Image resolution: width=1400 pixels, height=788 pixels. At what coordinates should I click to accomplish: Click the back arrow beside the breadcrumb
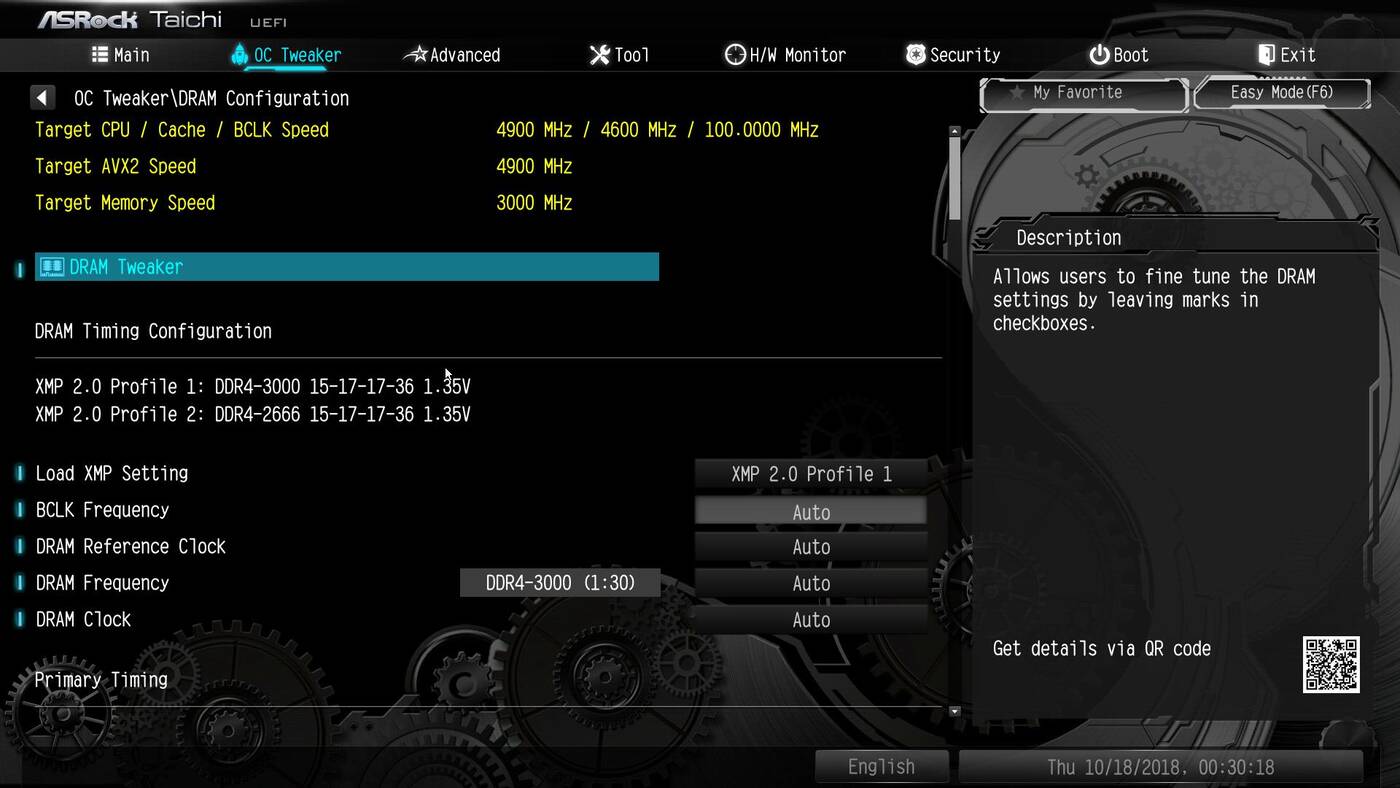[42, 98]
